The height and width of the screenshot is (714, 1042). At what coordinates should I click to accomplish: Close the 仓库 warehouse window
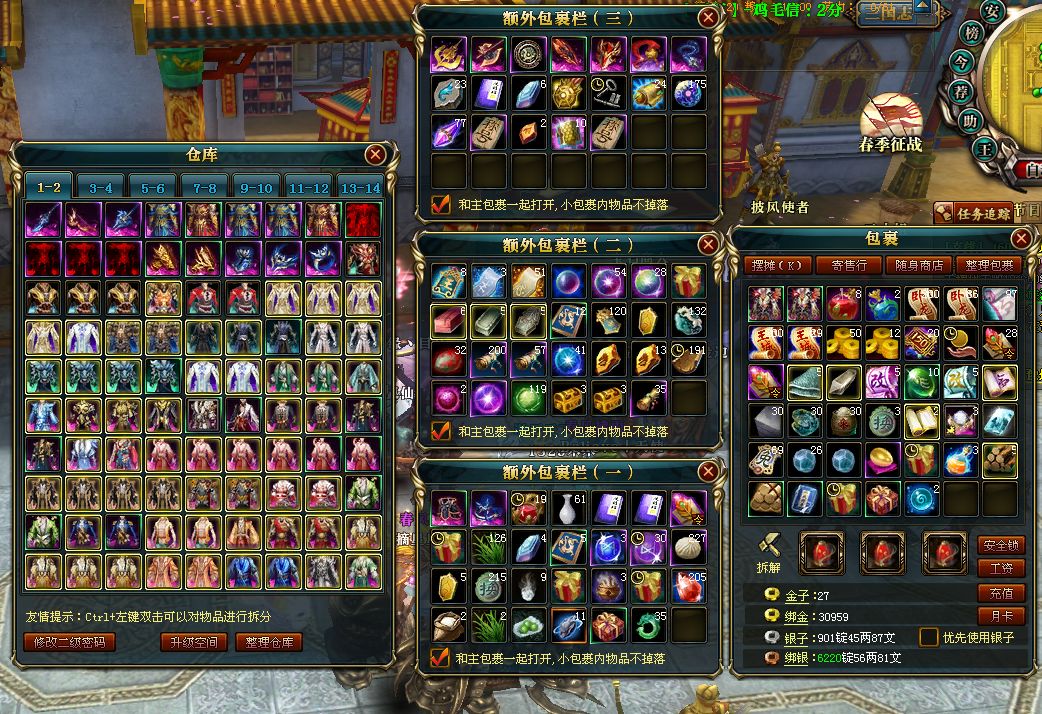coord(375,154)
